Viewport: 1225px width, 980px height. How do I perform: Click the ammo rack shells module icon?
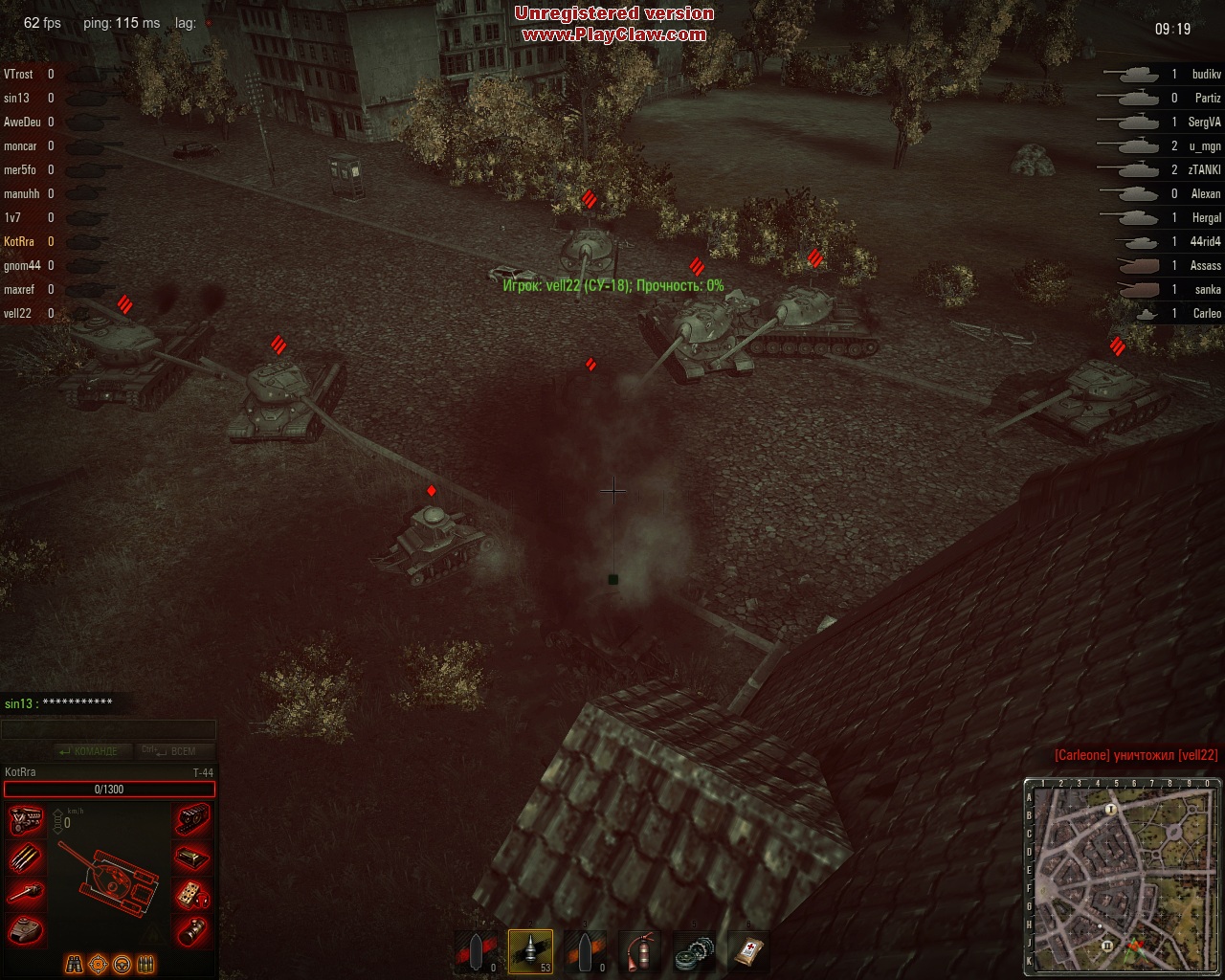(26, 857)
